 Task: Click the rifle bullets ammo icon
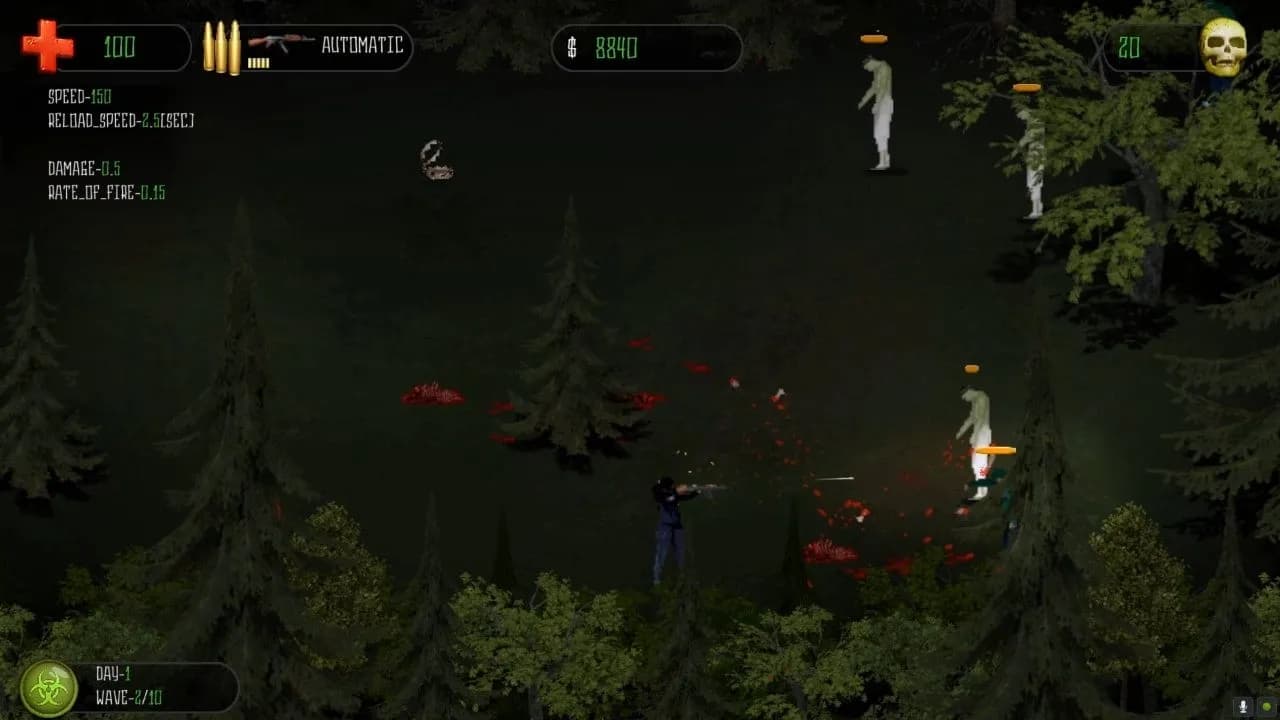[222, 45]
